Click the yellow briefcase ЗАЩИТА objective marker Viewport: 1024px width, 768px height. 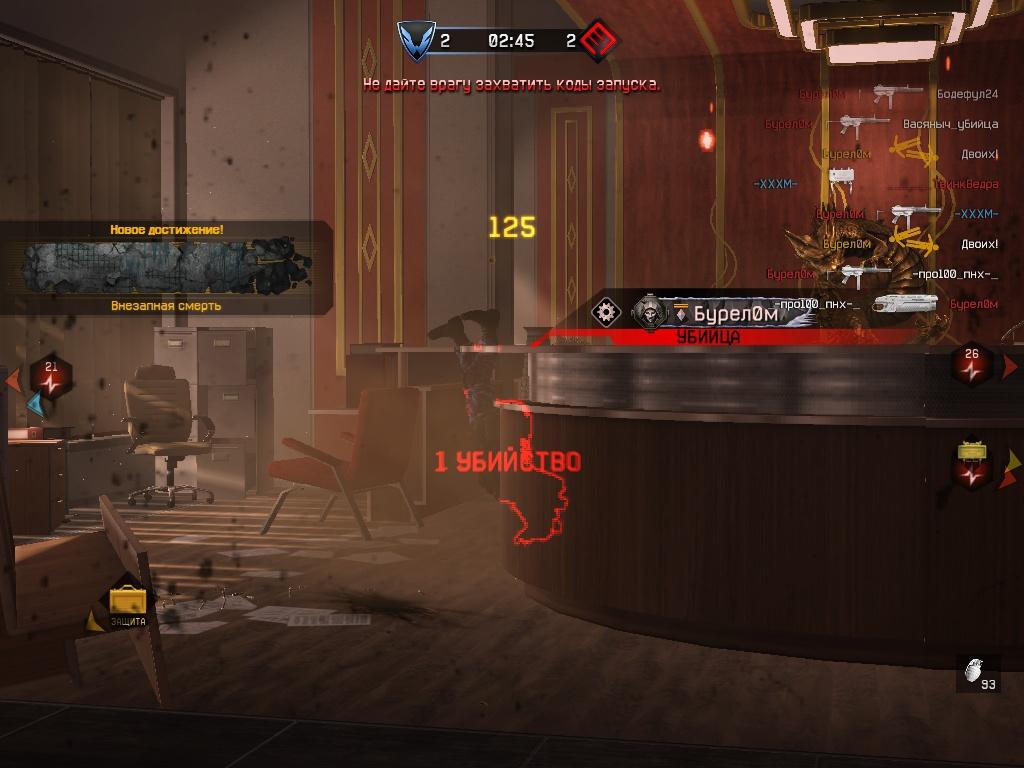pyautogui.click(x=128, y=601)
